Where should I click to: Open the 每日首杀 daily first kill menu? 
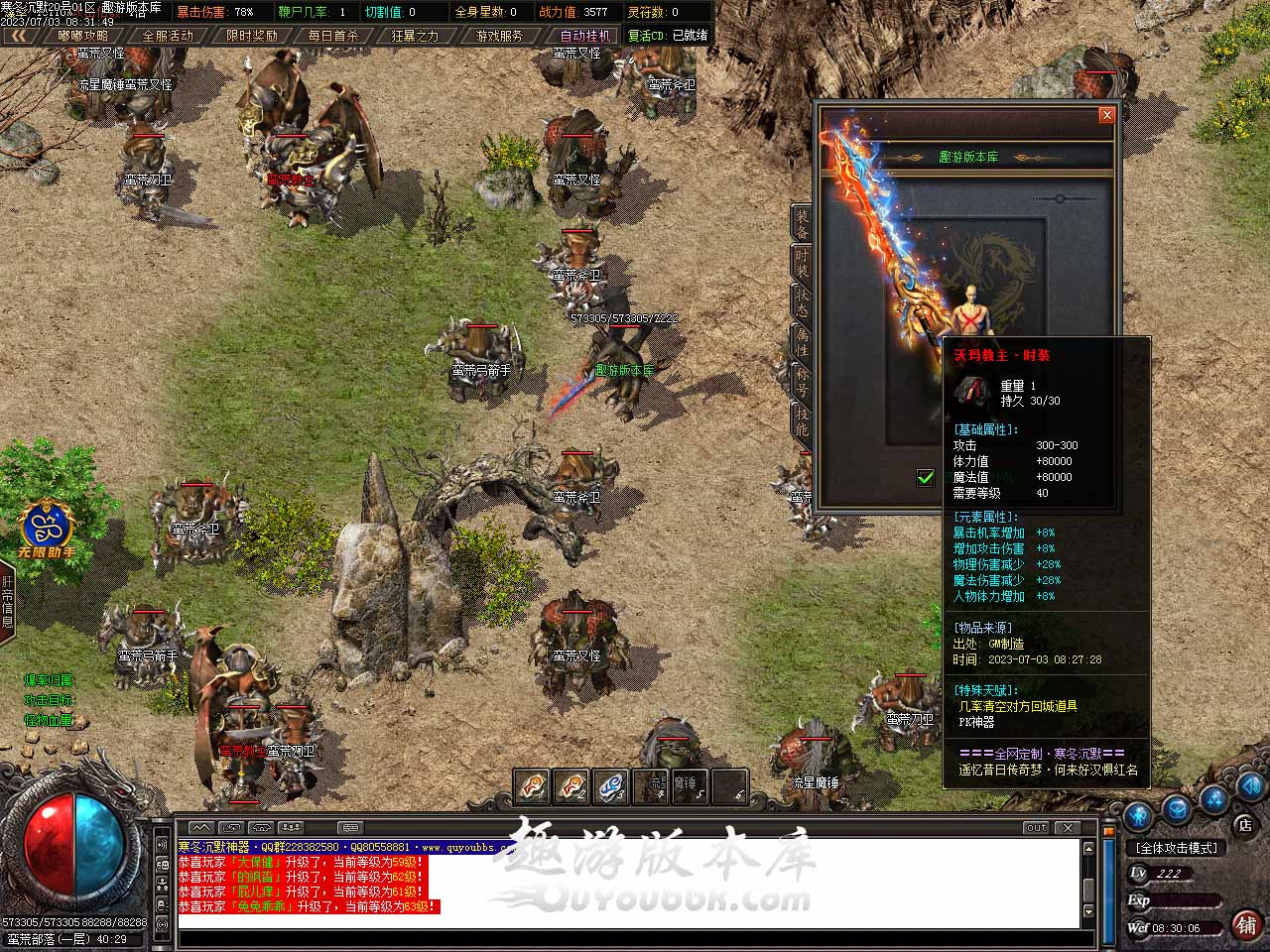click(x=333, y=36)
